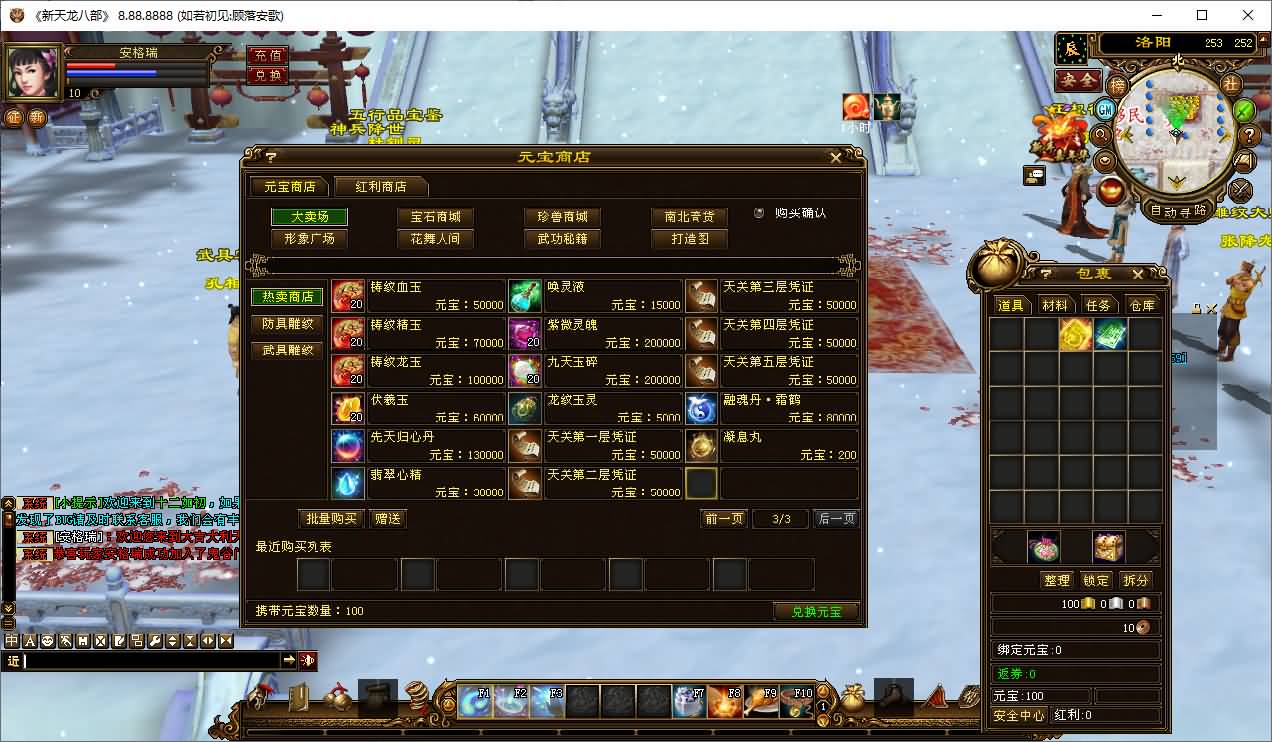Maximize the game window

[x=1202, y=15]
